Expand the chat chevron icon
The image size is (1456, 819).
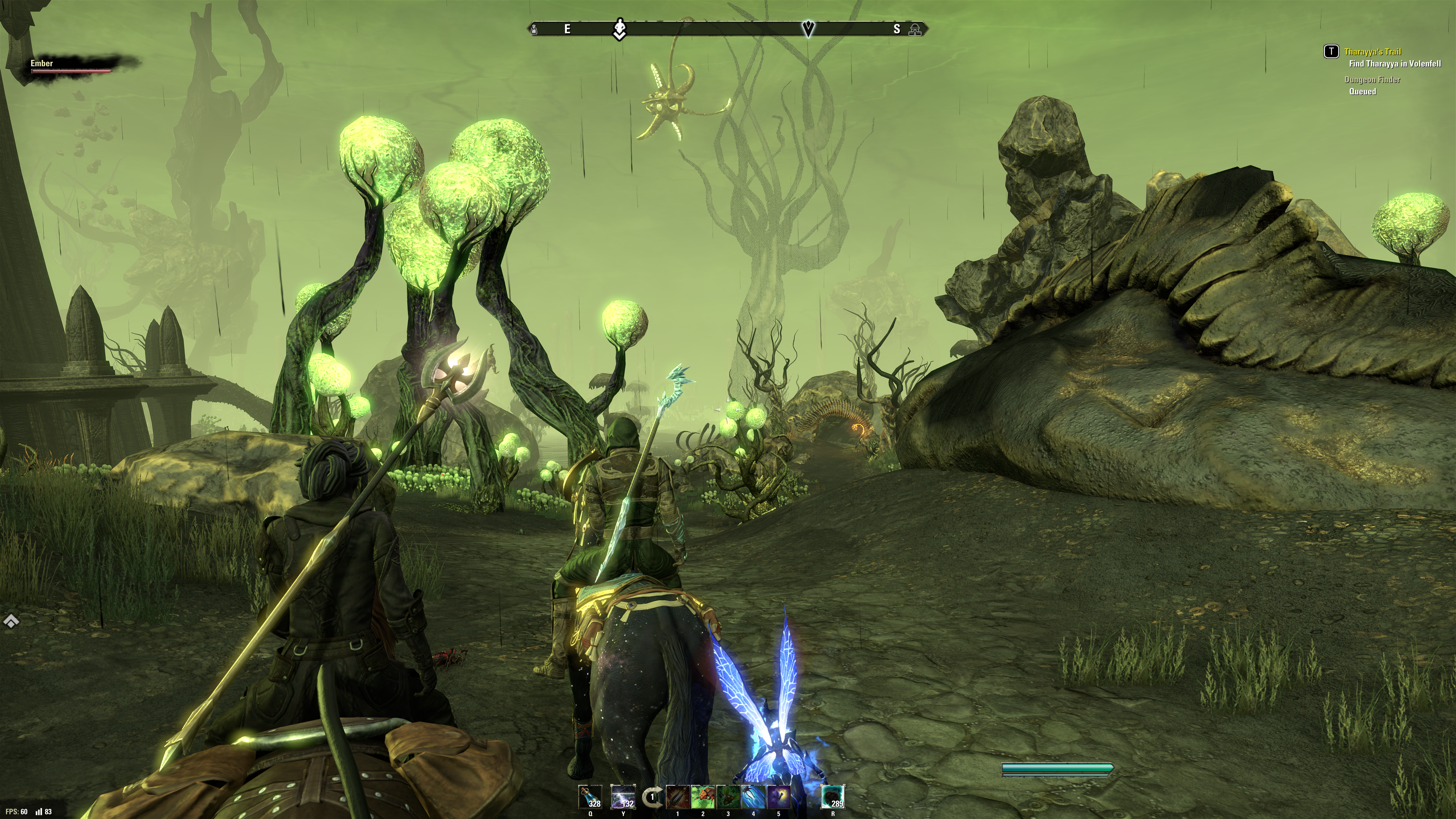coord(11,622)
